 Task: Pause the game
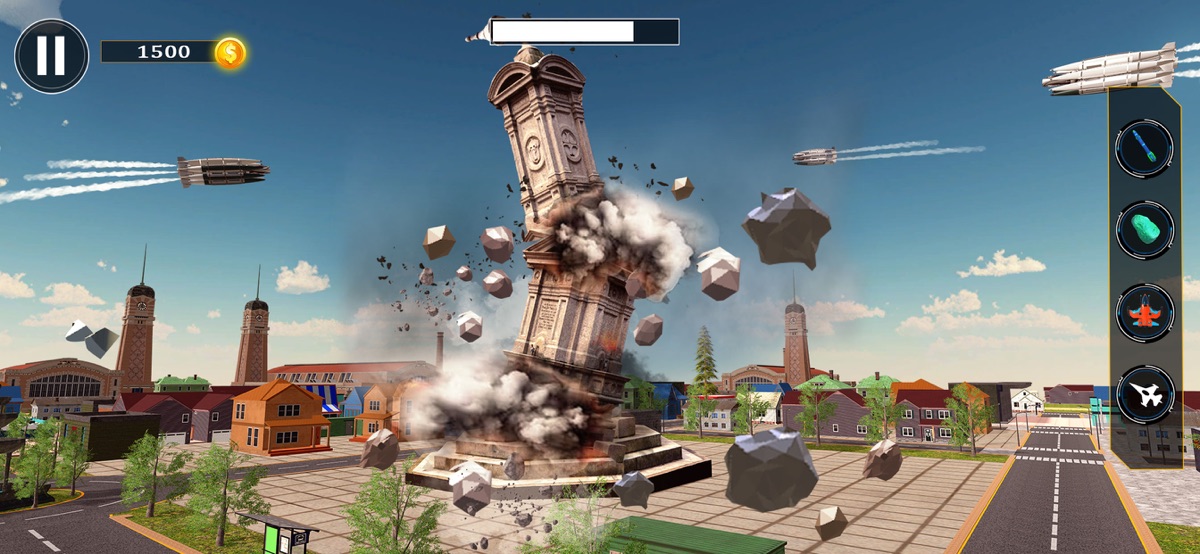click(x=51, y=56)
